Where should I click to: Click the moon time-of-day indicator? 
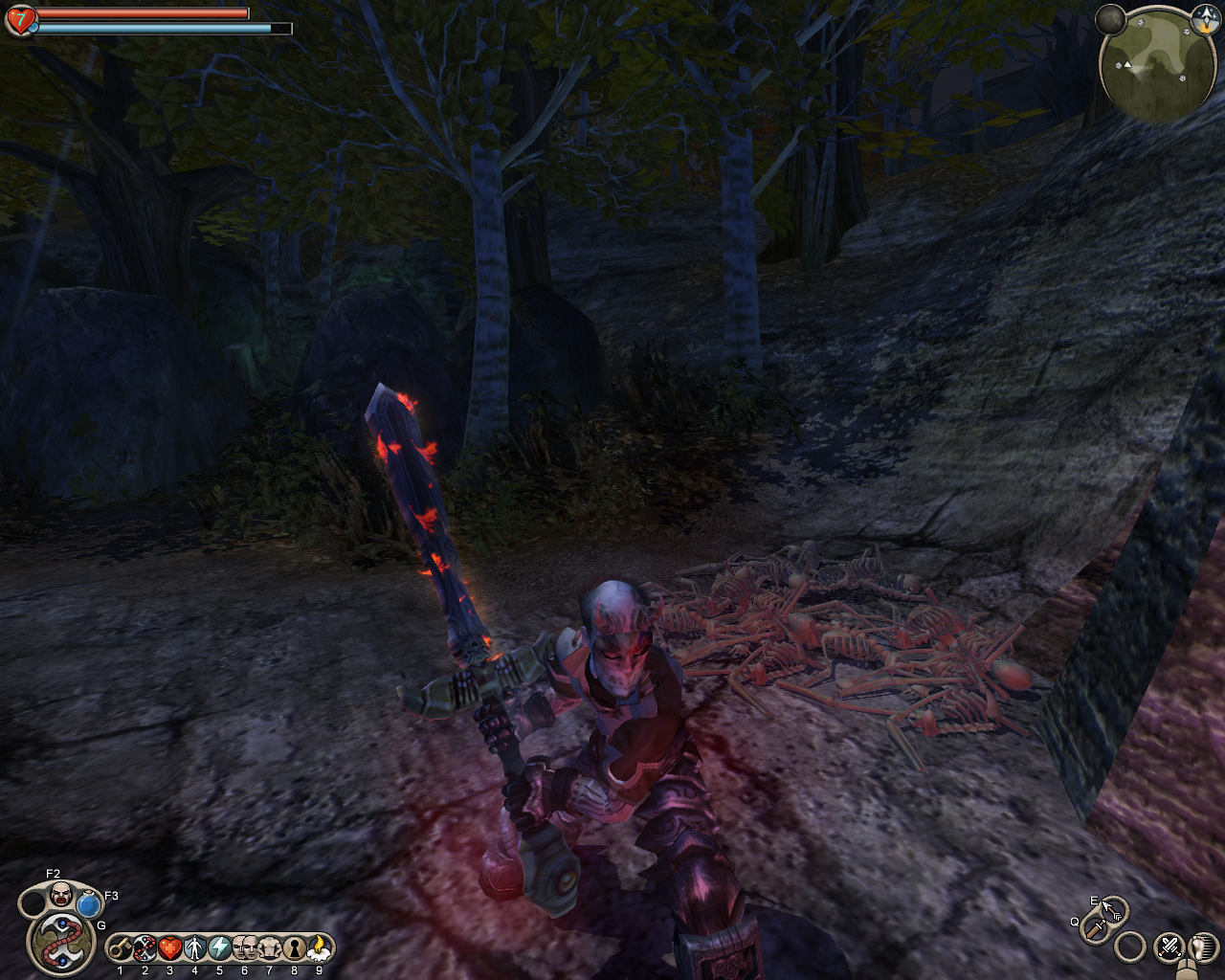click(1111, 18)
